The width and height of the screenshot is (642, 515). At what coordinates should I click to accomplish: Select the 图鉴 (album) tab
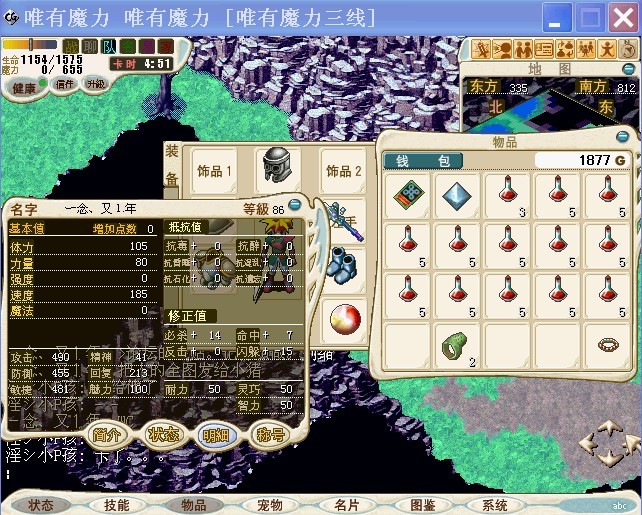pos(423,505)
